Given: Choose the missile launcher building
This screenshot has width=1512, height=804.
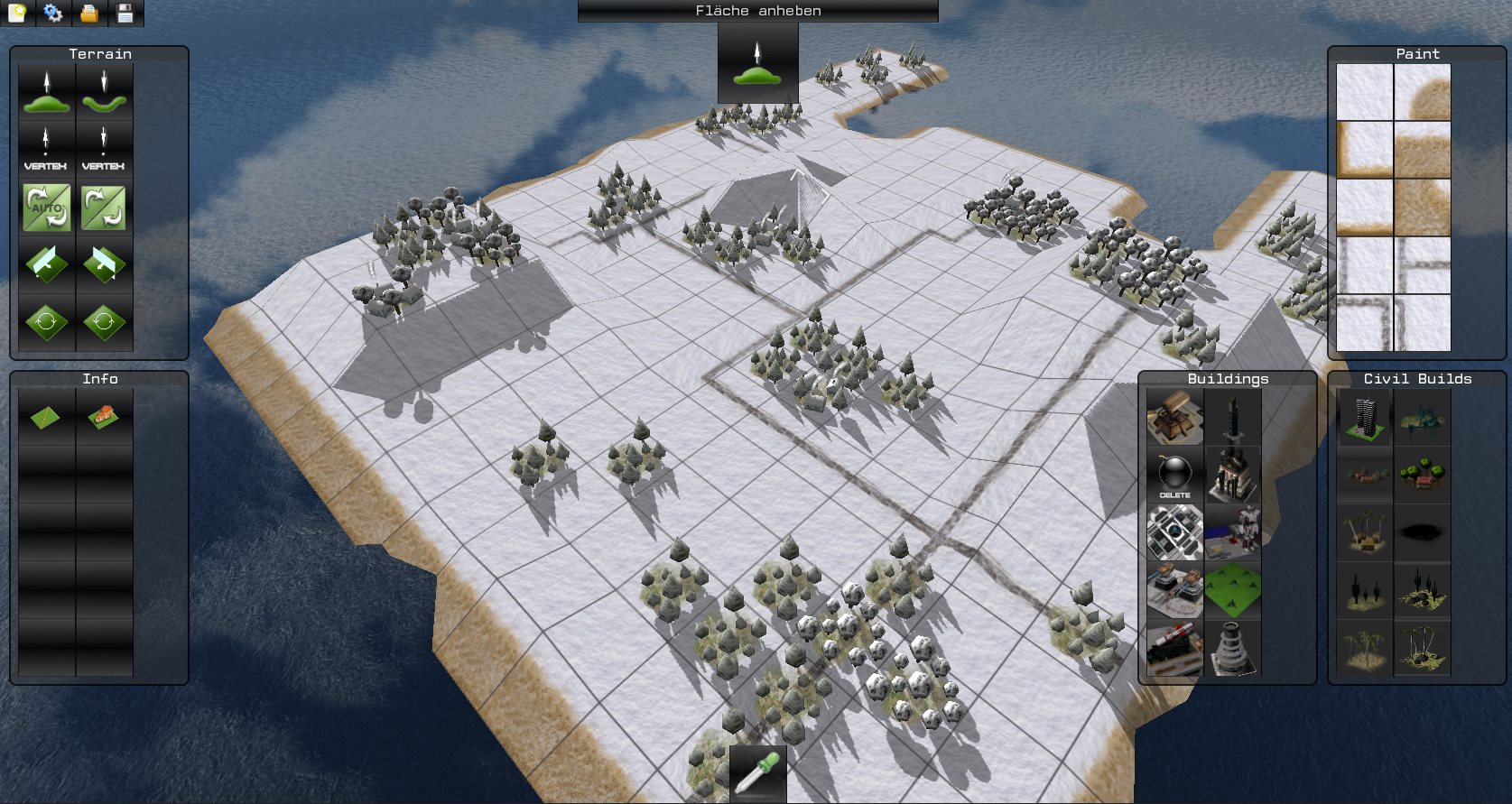Looking at the screenshot, I should 1174,648.
